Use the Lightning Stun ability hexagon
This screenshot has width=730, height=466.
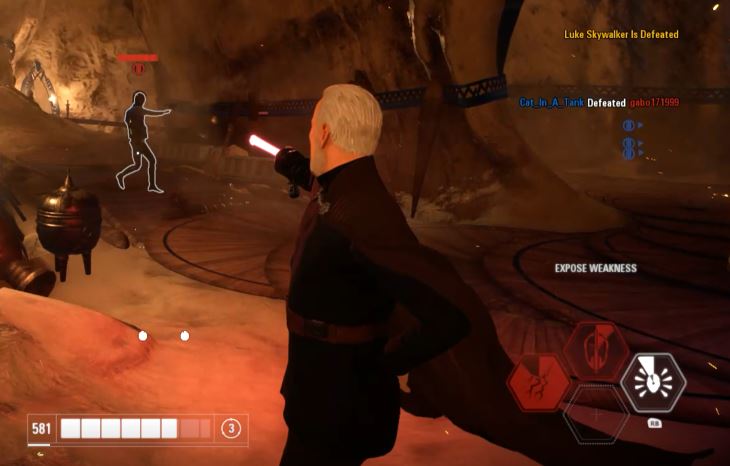(x=538, y=384)
